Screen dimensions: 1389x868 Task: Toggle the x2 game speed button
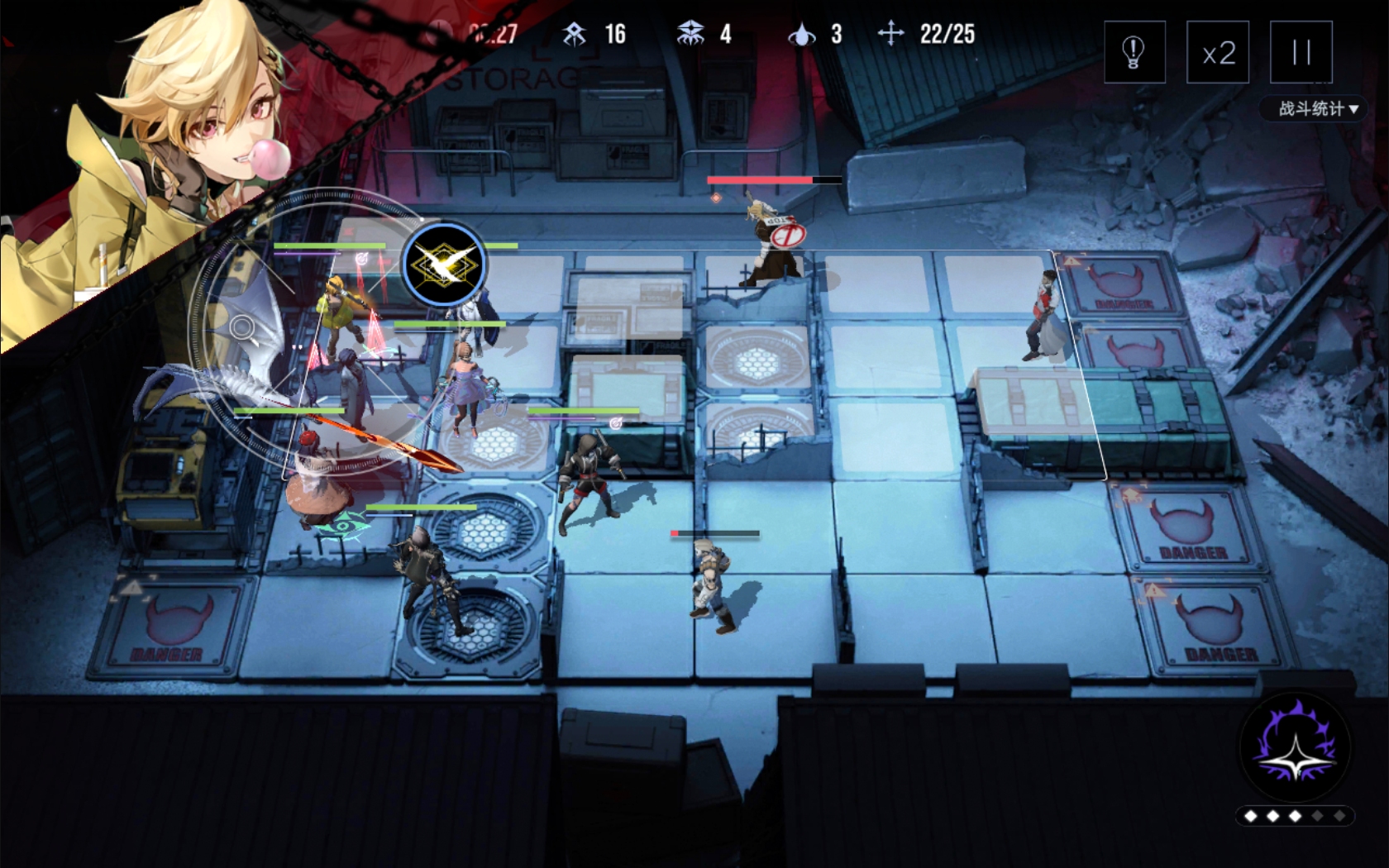tap(1218, 53)
